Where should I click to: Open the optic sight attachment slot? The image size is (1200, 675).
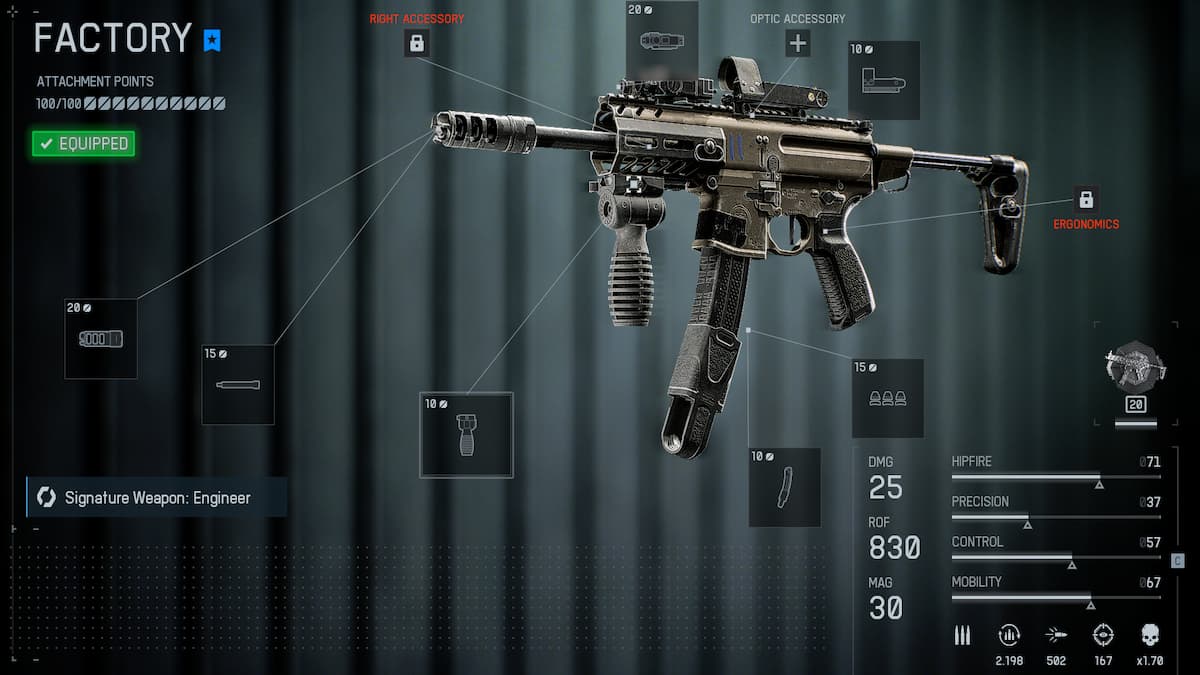[883, 81]
